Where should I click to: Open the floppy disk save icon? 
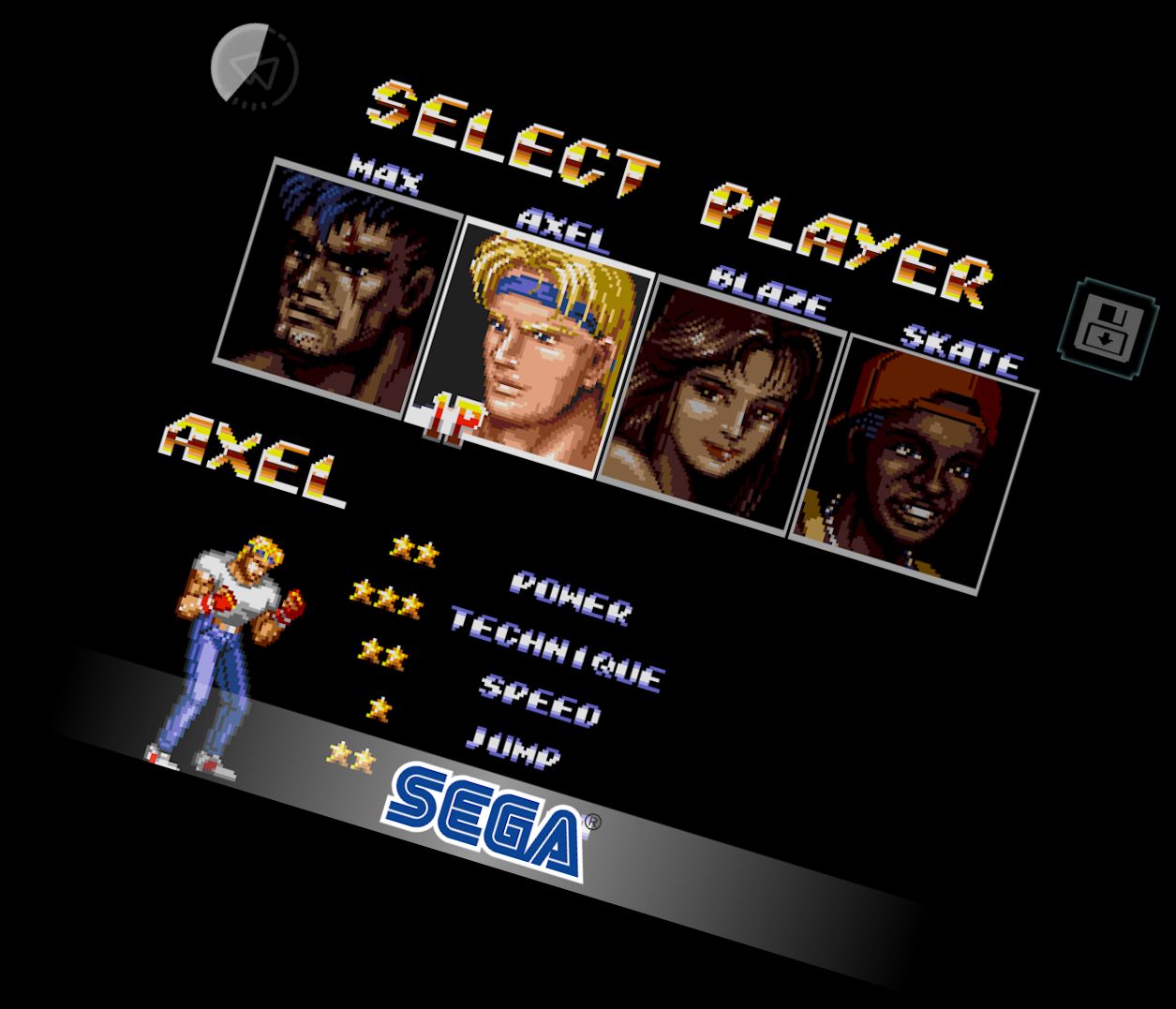[x=1109, y=328]
